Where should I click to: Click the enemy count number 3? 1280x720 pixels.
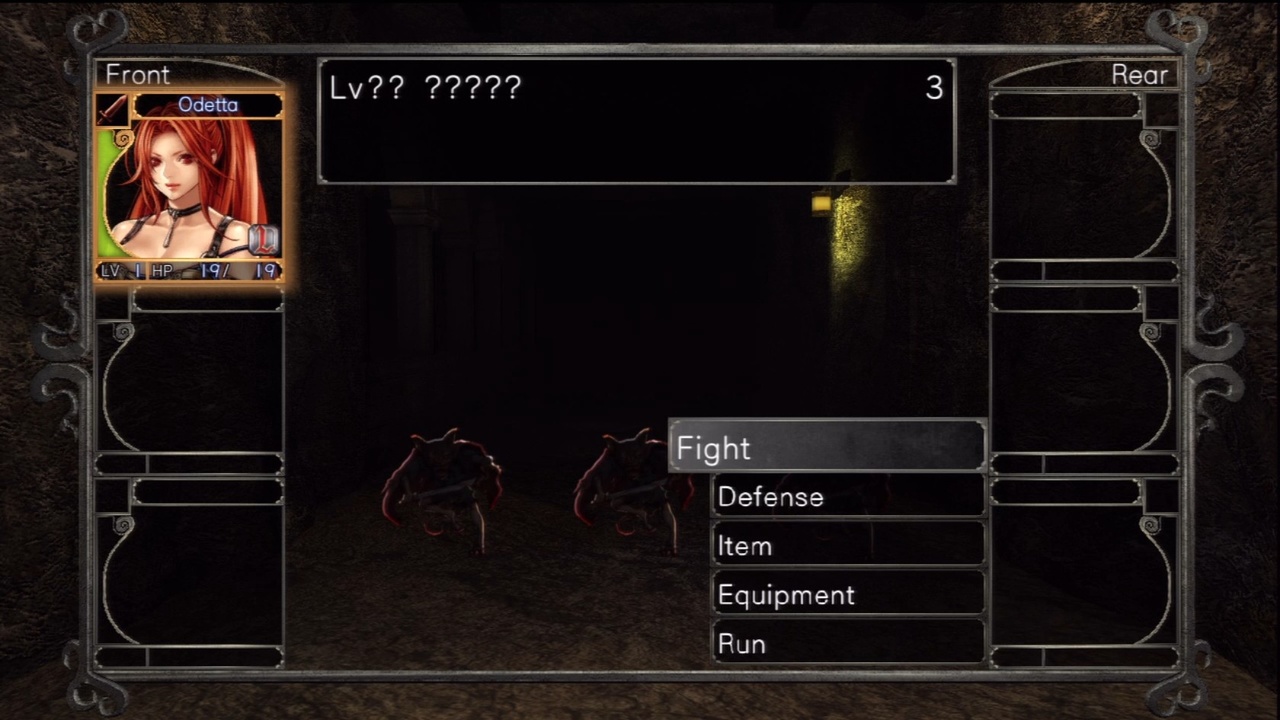[934, 89]
